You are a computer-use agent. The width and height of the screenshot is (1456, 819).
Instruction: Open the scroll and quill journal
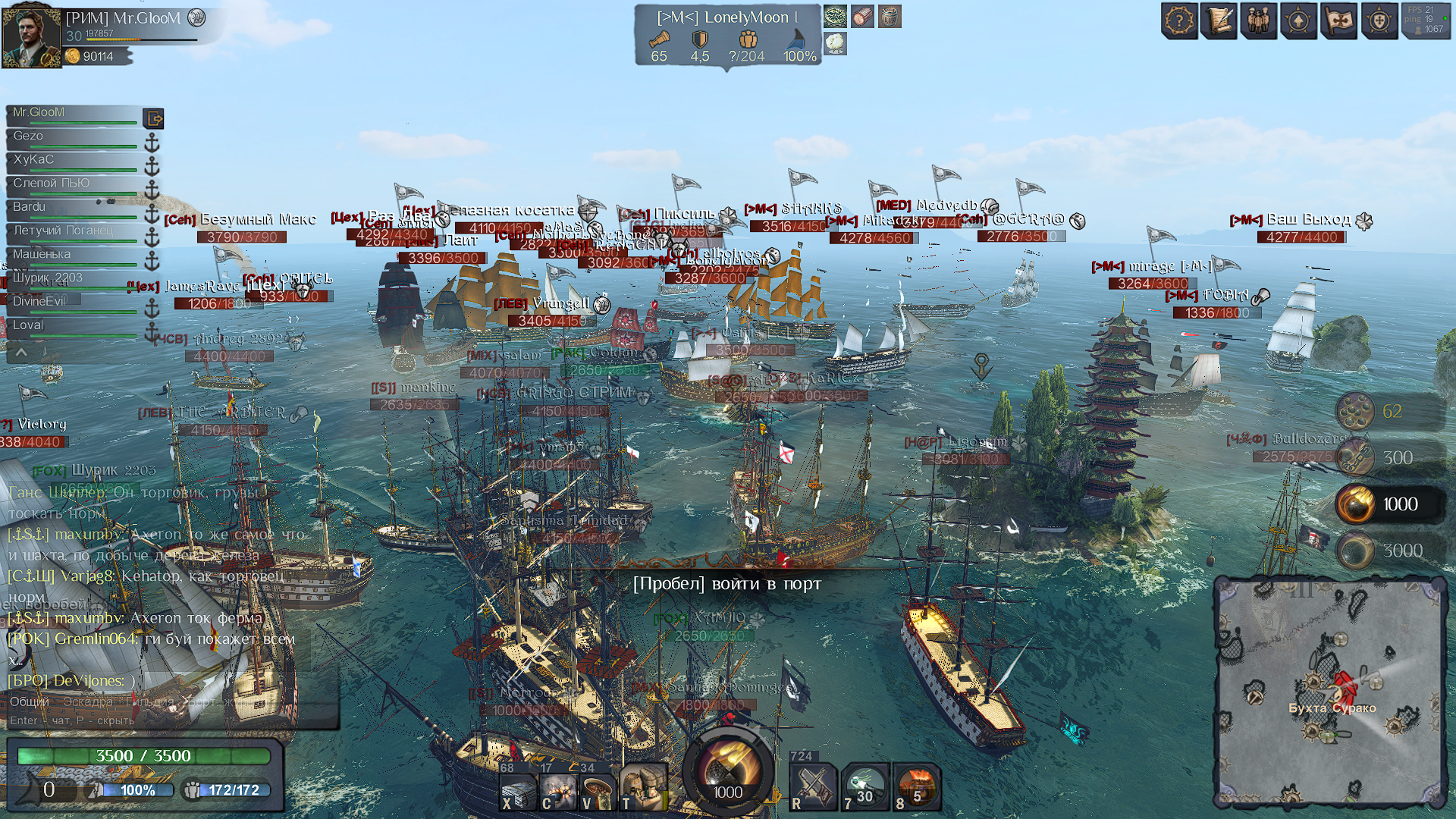coord(1219,20)
